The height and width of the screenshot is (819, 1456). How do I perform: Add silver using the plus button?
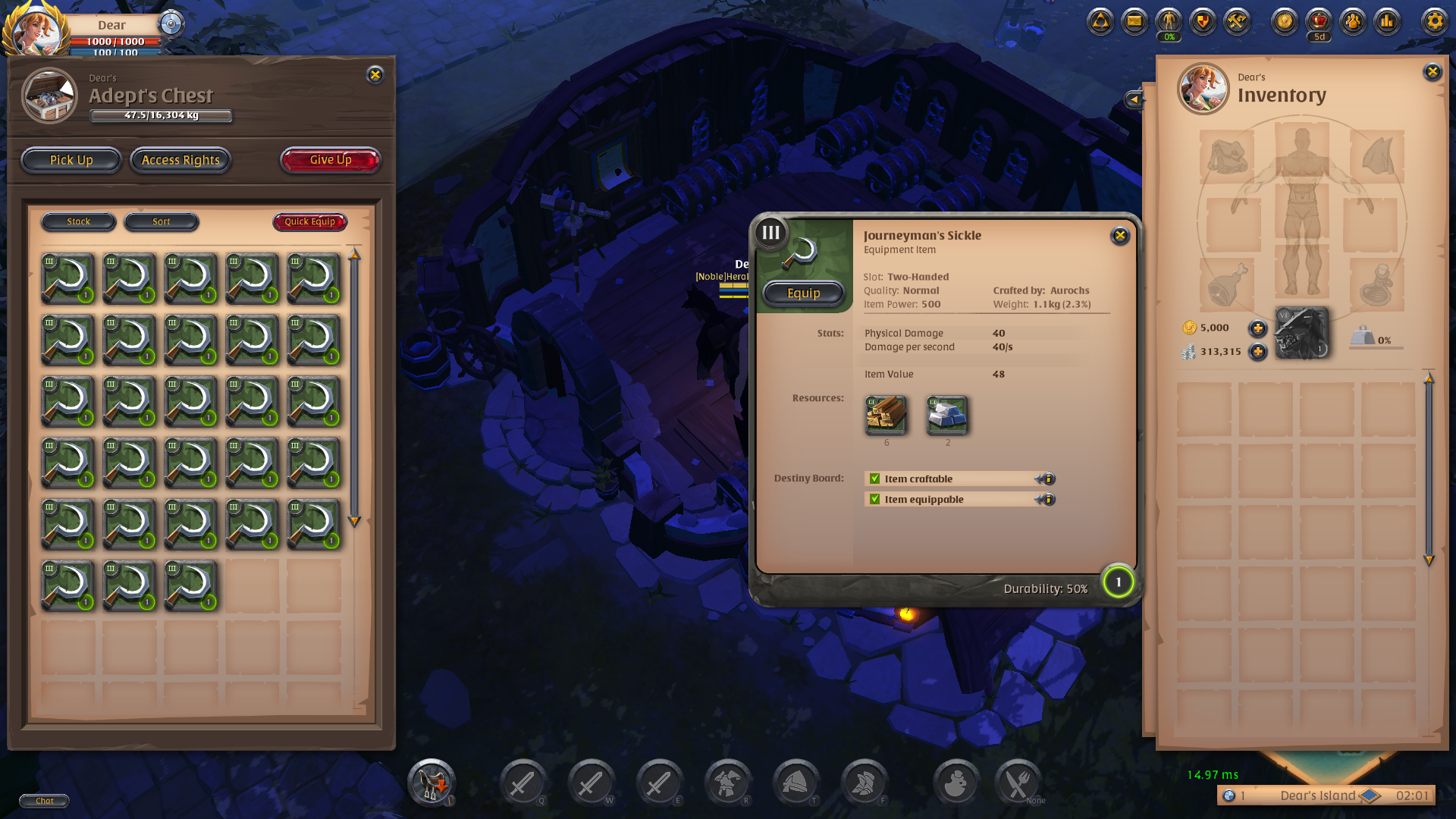tap(1257, 352)
